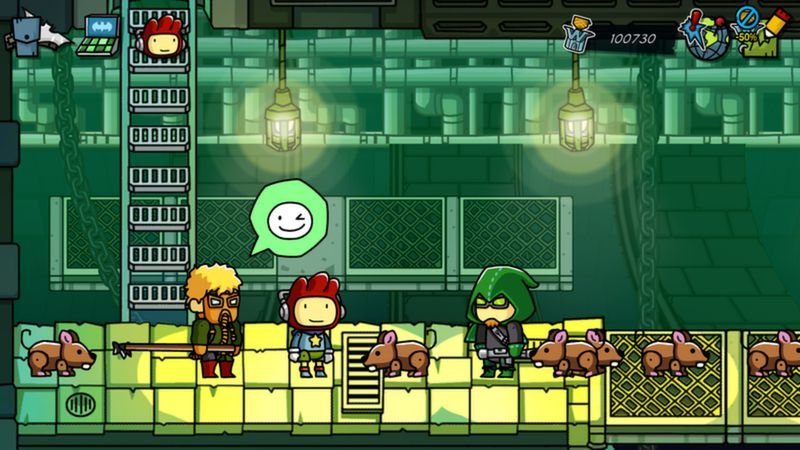Open the backpack with the batarang
Screen dimensions: 800x450
click(28, 35)
